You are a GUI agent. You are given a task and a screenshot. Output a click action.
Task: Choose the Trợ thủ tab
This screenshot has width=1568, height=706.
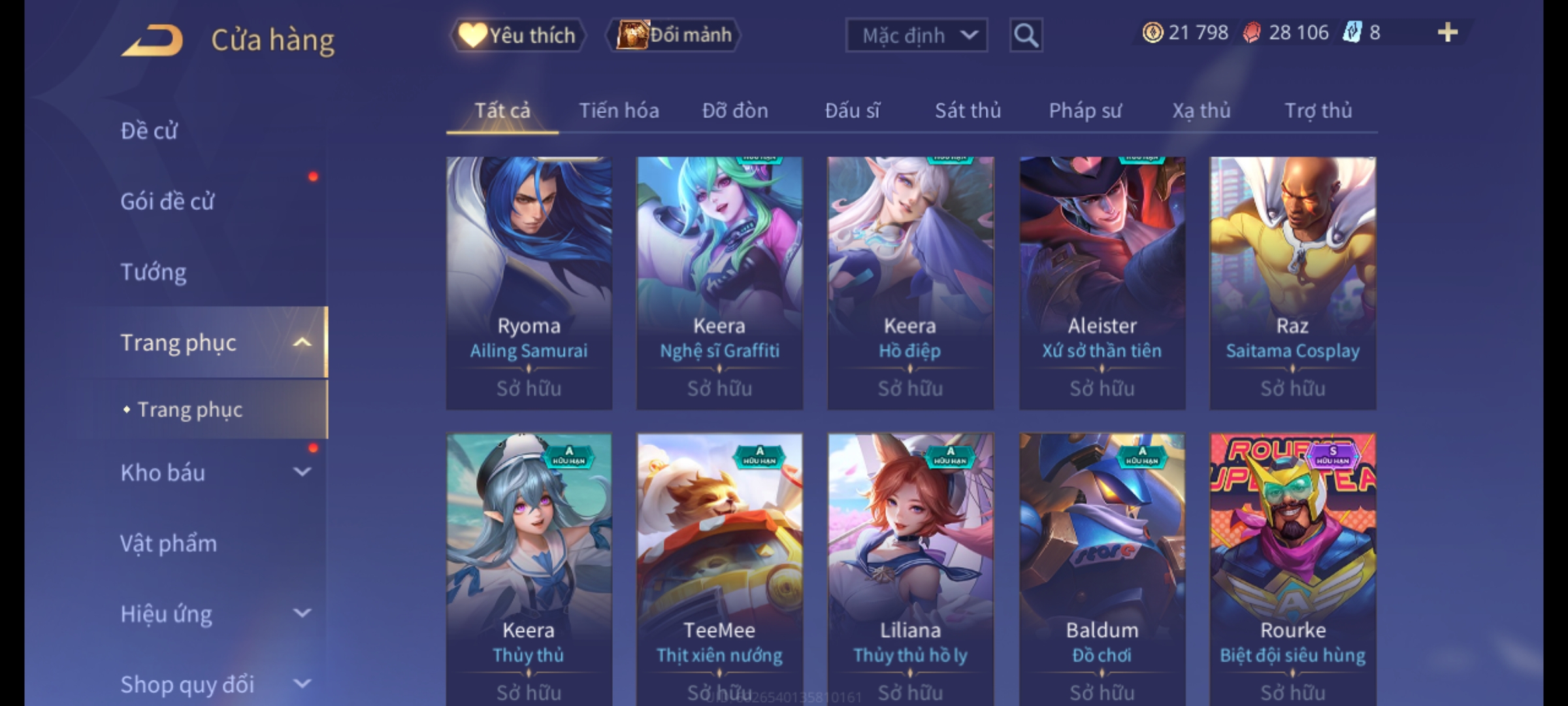tap(1318, 111)
